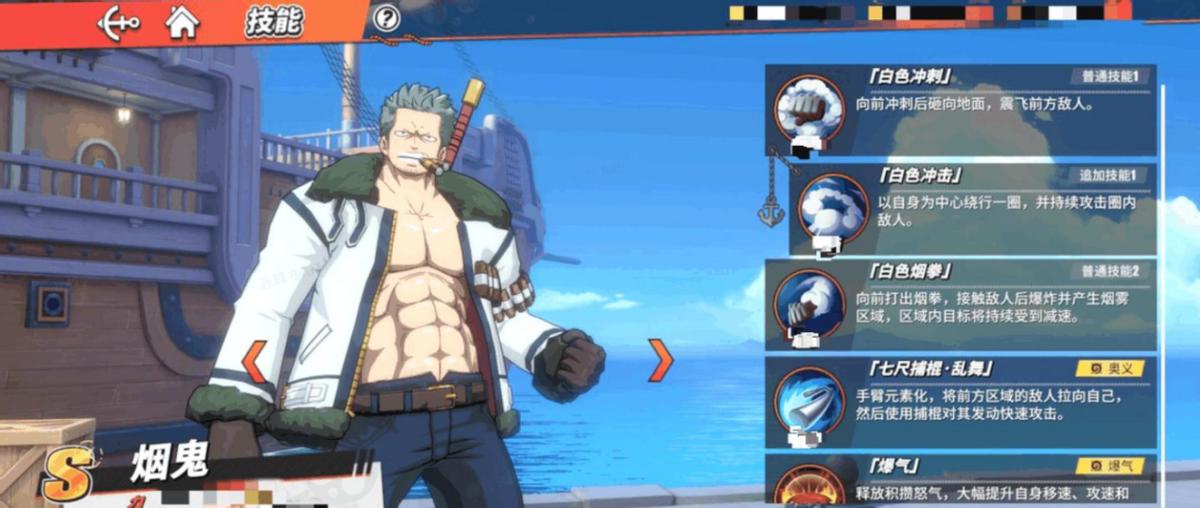This screenshot has height=508, width=1200.
Task: Select the 白色冲刺 skill entry
Action: (x=961, y=109)
